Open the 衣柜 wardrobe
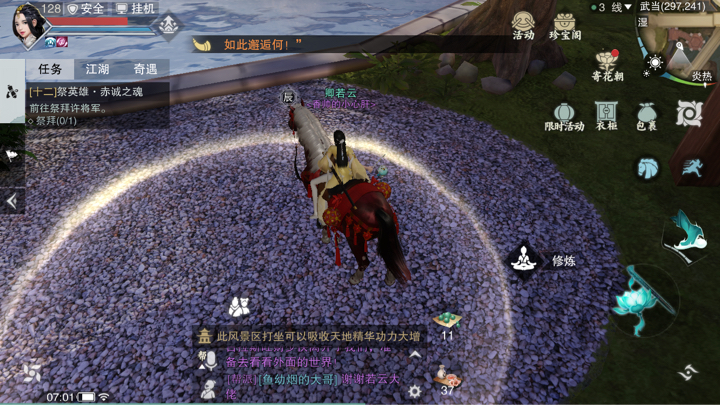 coord(606,115)
